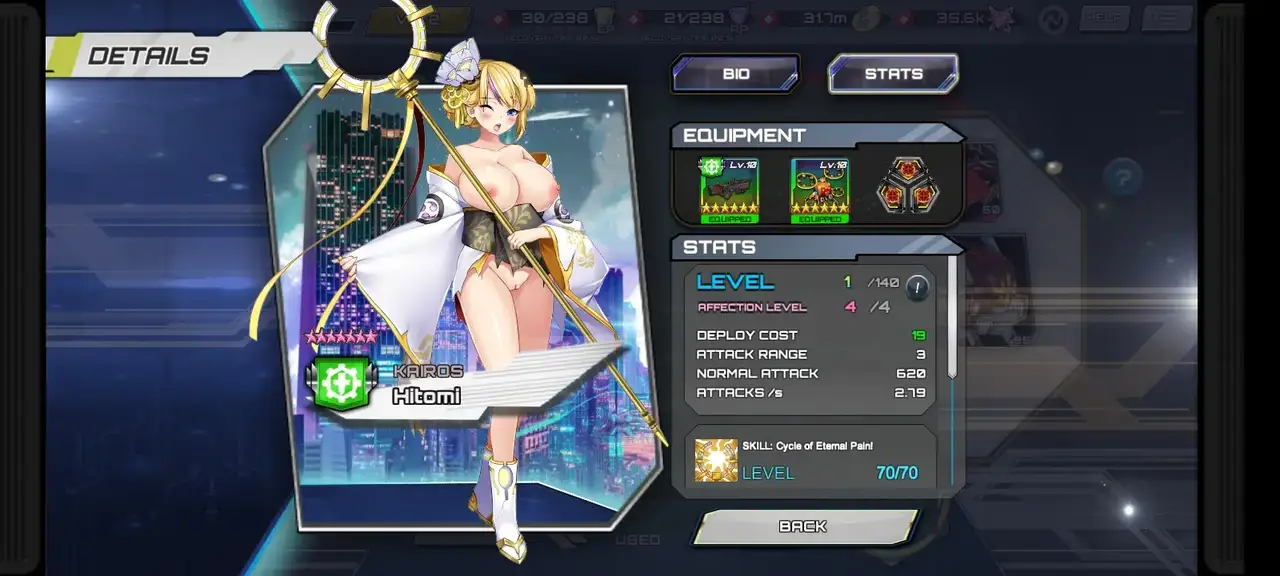Screen dimensions: 1280x576
Task: Open the empty hexagonal equipment slot
Action: coord(908,187)
